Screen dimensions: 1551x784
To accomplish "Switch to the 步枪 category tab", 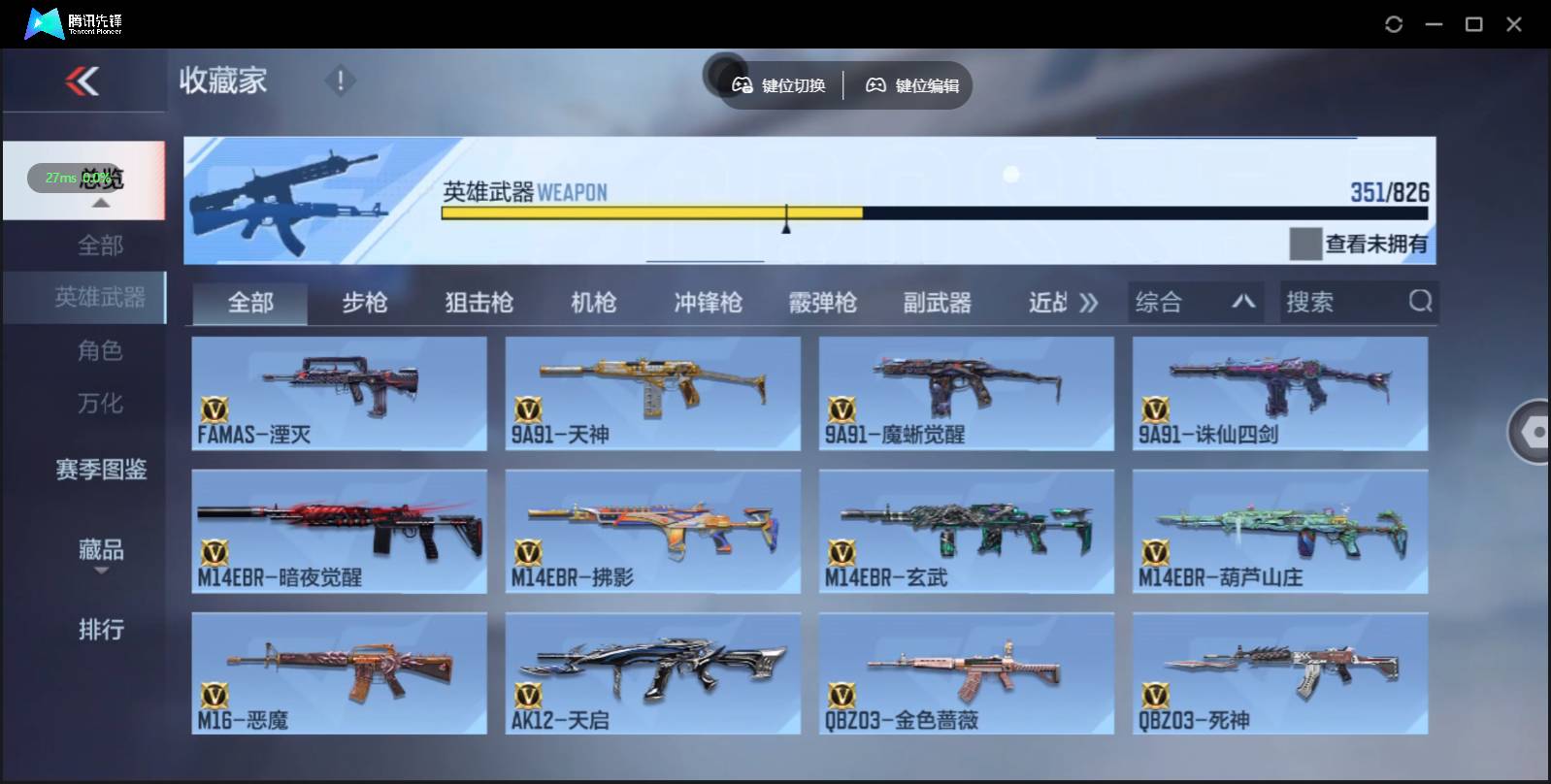I will 366,302.
